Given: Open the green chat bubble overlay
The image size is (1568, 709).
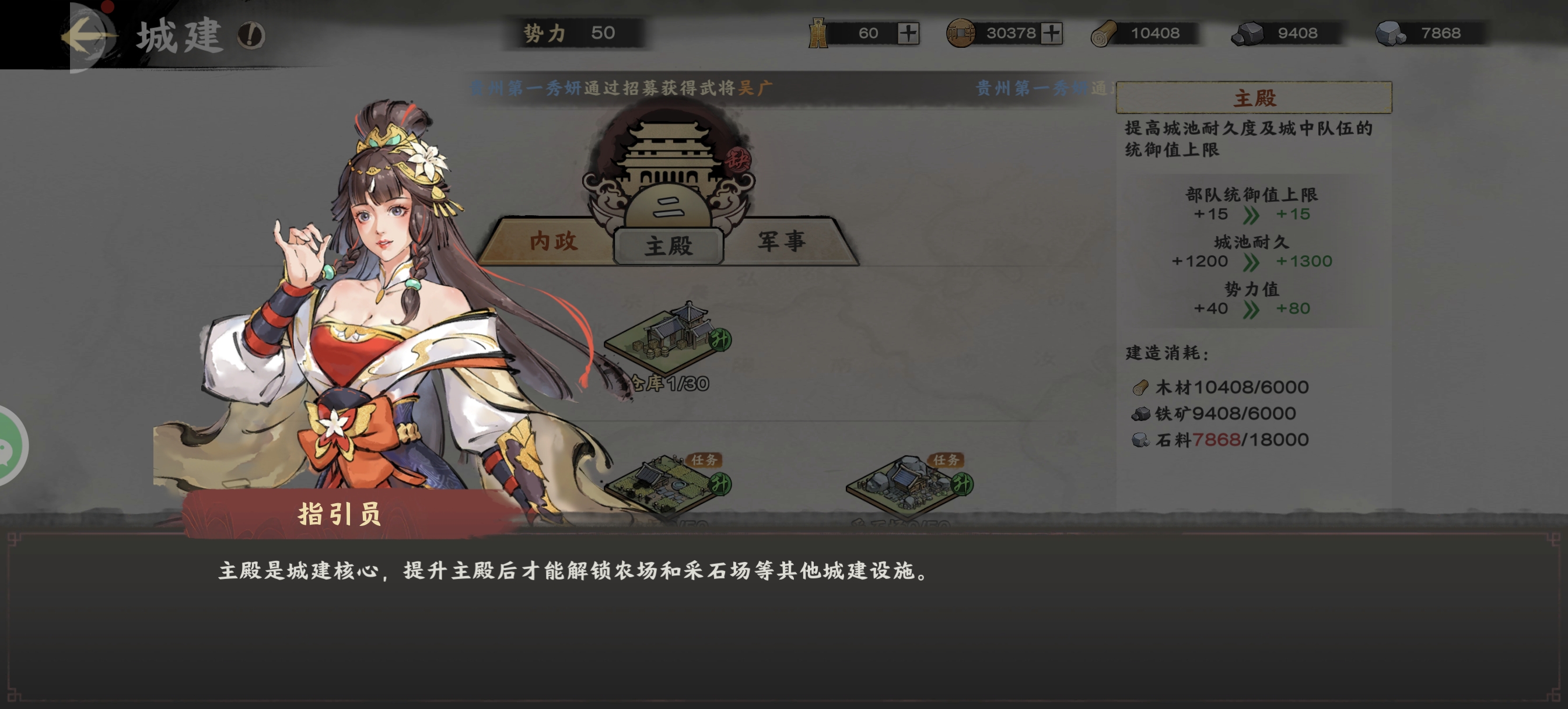Looking at the screenshot, I should coord(9,447).
